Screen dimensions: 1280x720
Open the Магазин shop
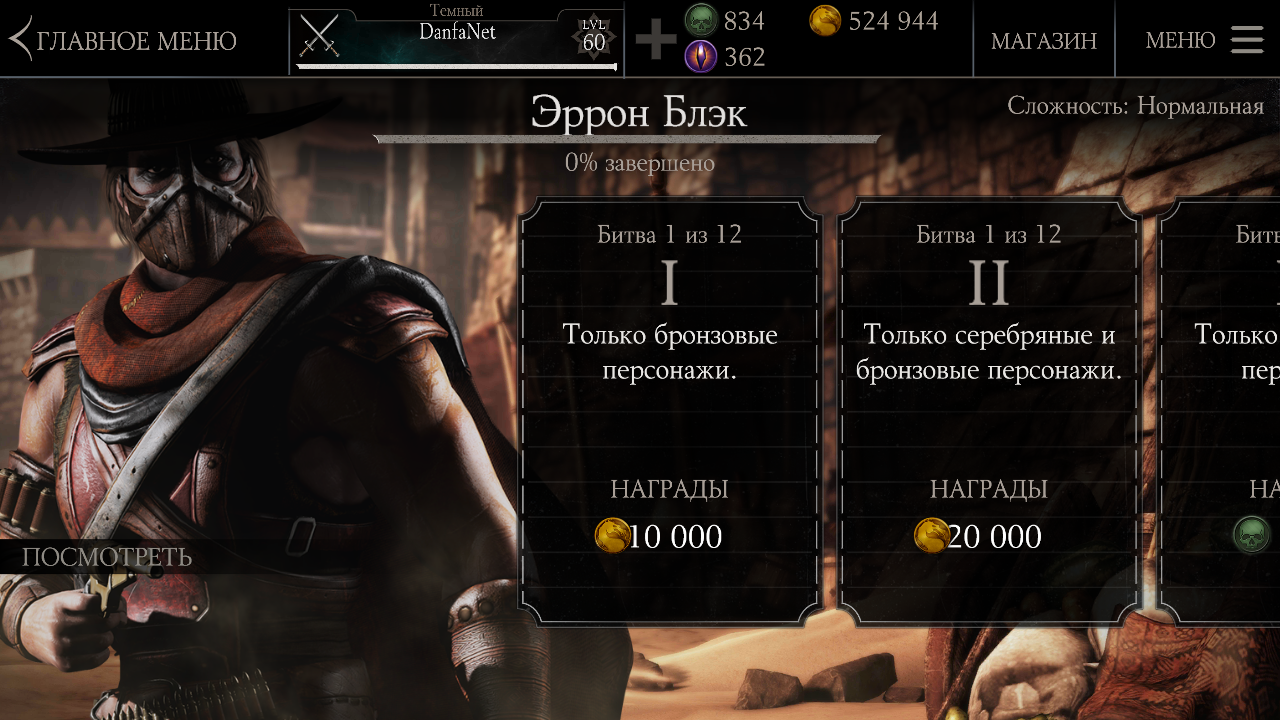1043,40
